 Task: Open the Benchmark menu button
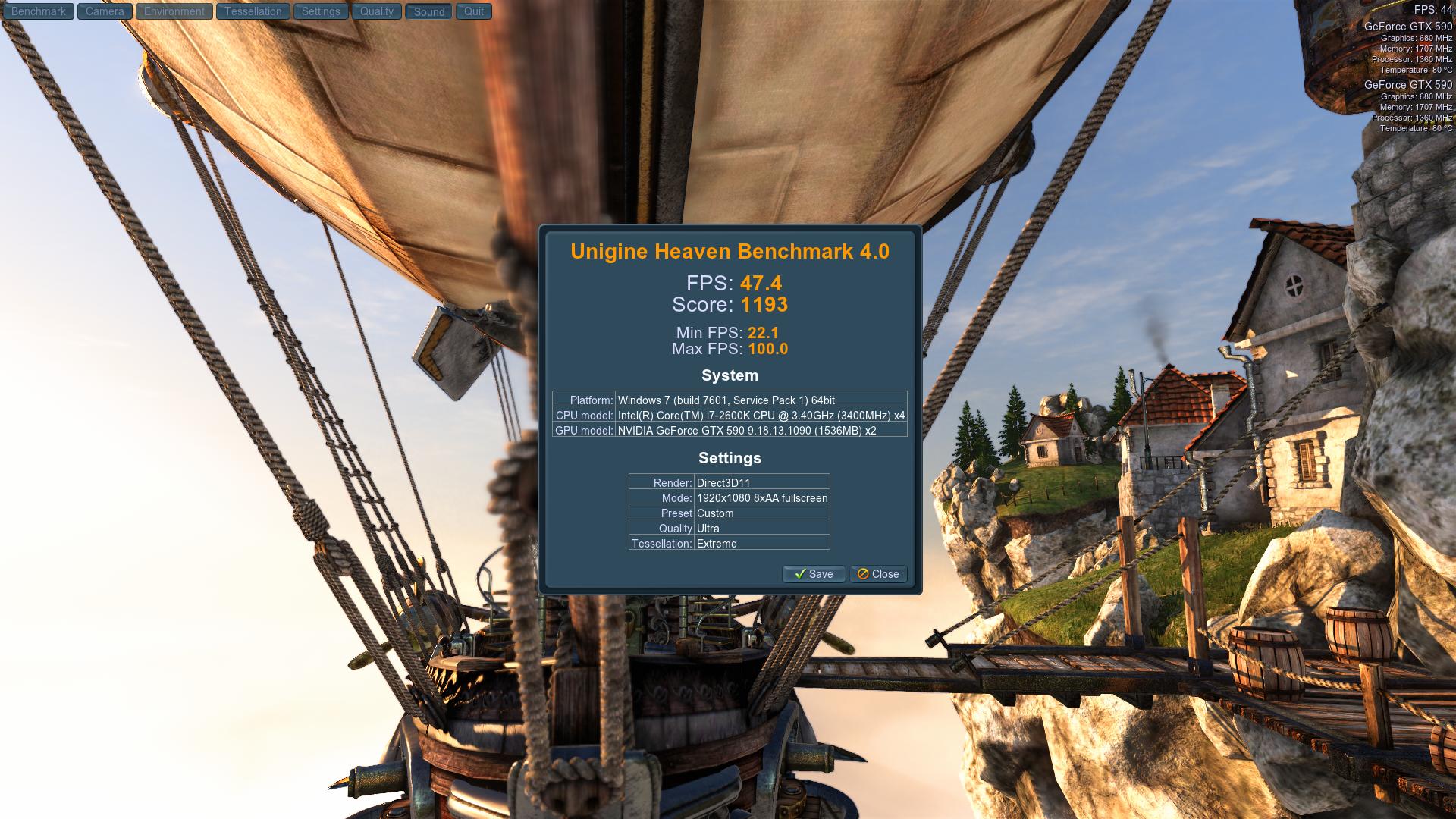39,11
